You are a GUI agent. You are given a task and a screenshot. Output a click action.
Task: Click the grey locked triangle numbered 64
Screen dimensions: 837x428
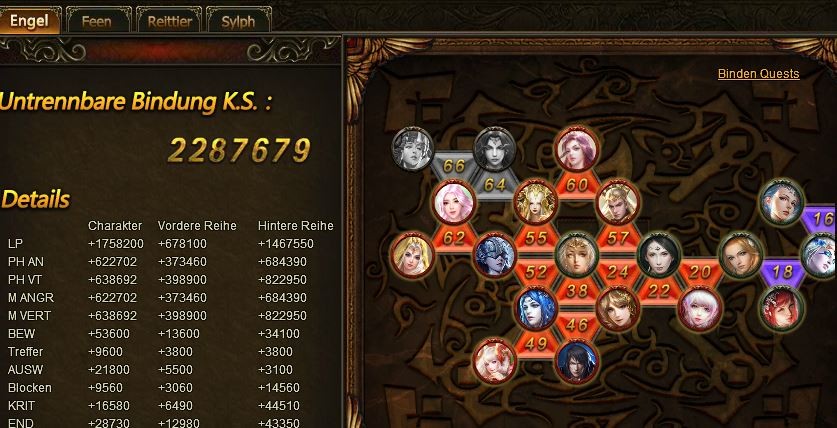coord(495,184)
